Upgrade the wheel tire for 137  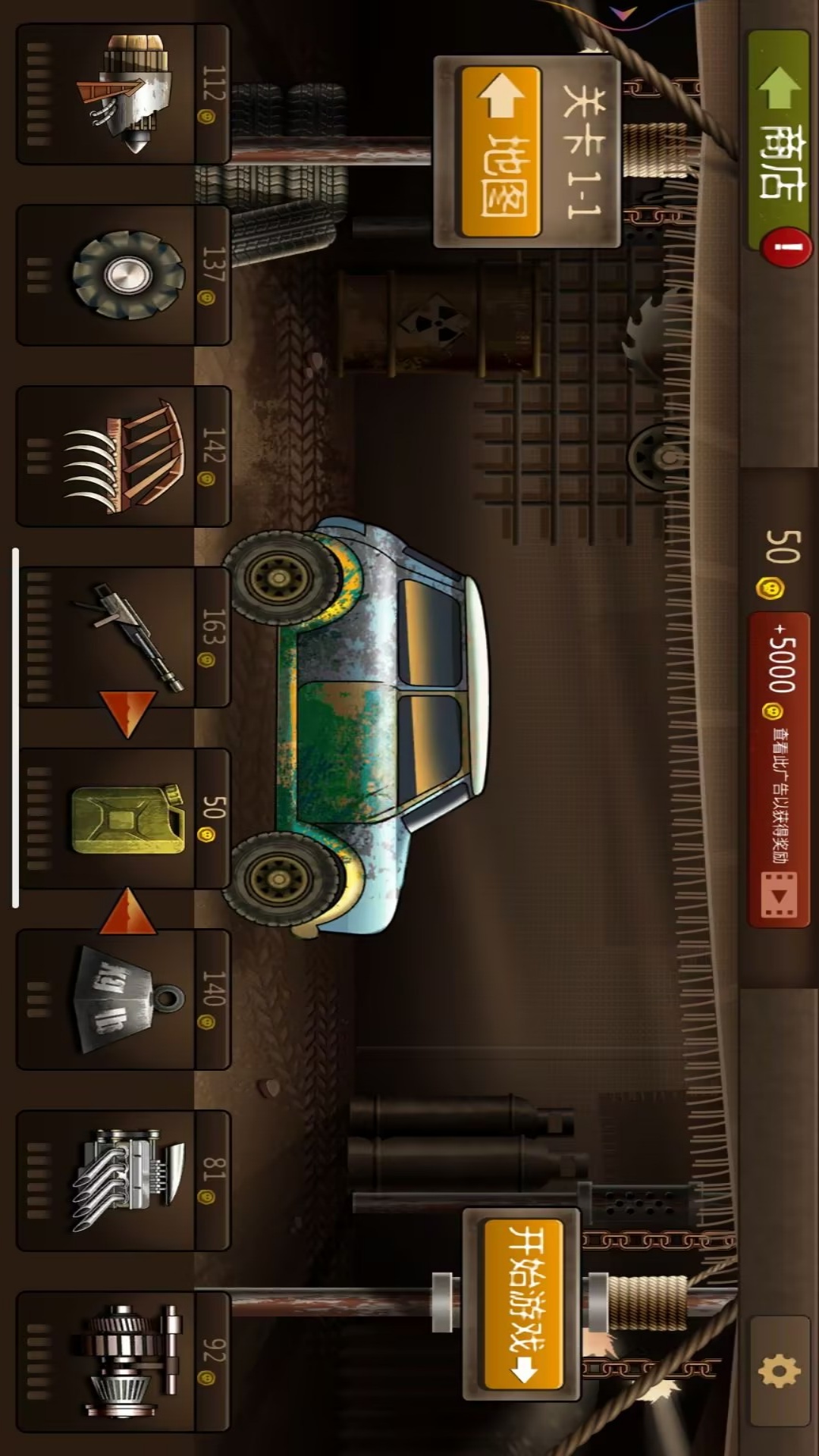123,275
